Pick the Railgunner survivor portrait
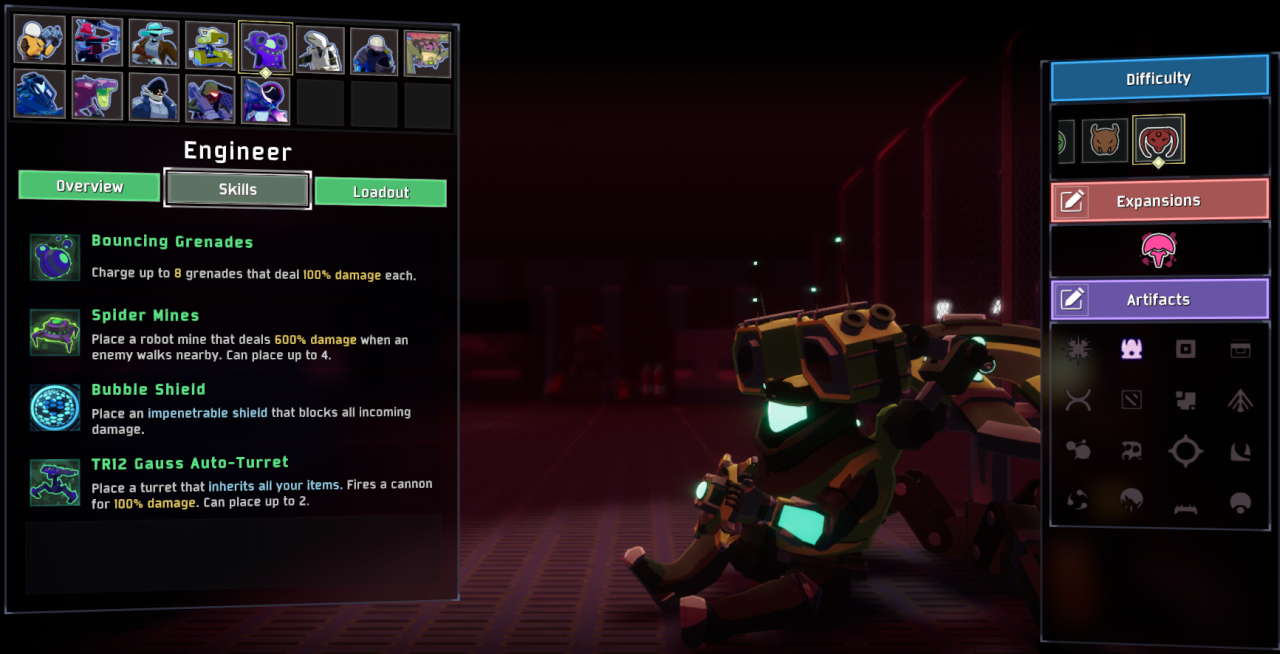The width and height of the screenshot is (1280, 654). (x=210, y=99)
